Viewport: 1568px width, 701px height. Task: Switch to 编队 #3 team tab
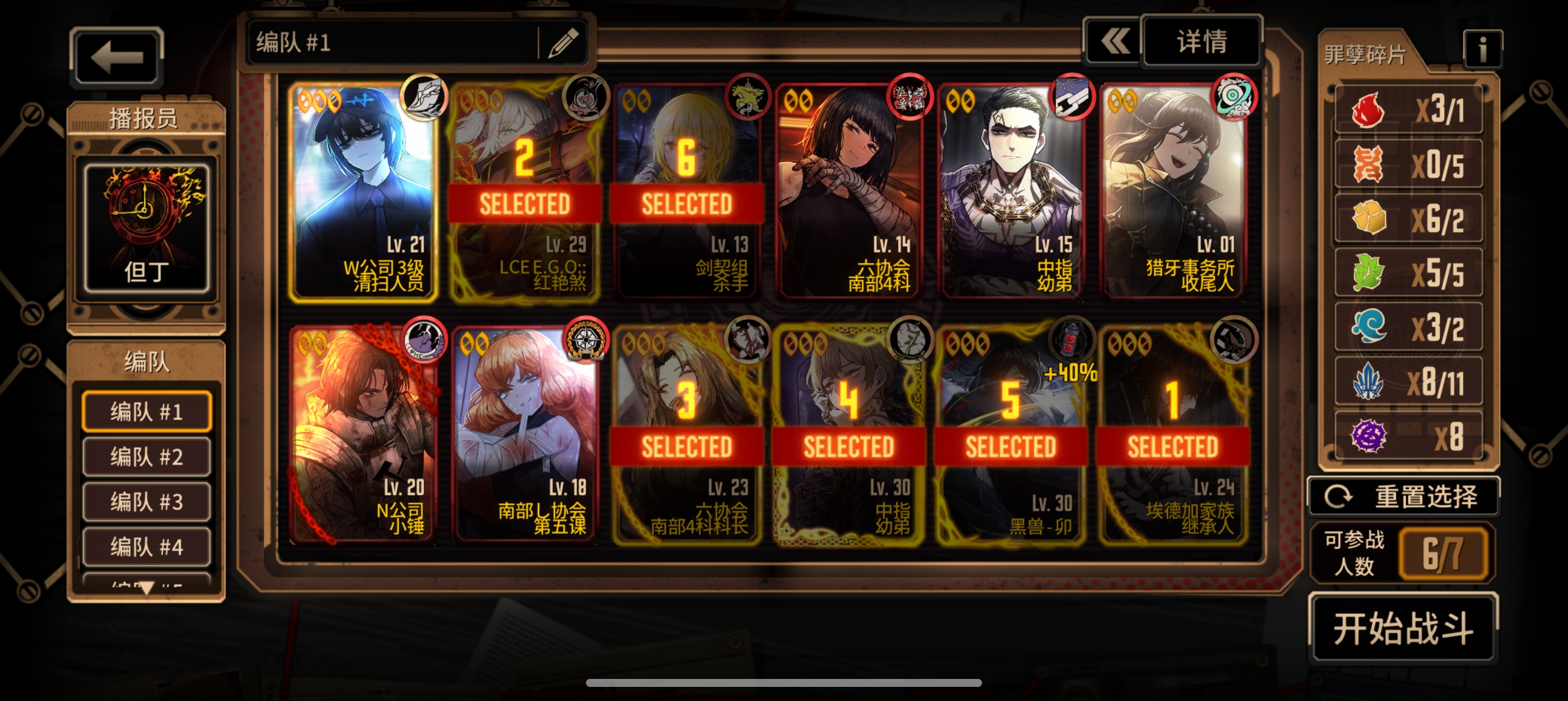[x=147, y=502]
